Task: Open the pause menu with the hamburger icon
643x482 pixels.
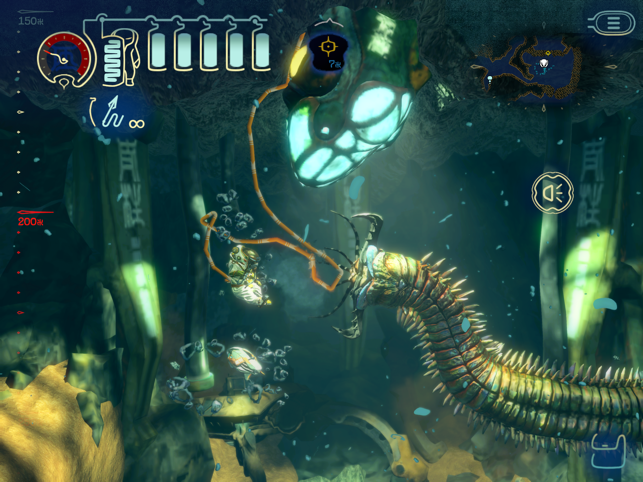Action: pyautogui.click(x=611, y=23)
